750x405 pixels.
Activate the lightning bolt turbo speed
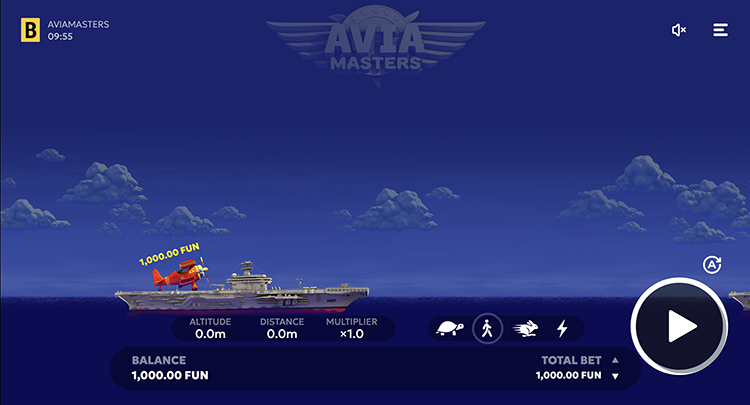point(562,328)
